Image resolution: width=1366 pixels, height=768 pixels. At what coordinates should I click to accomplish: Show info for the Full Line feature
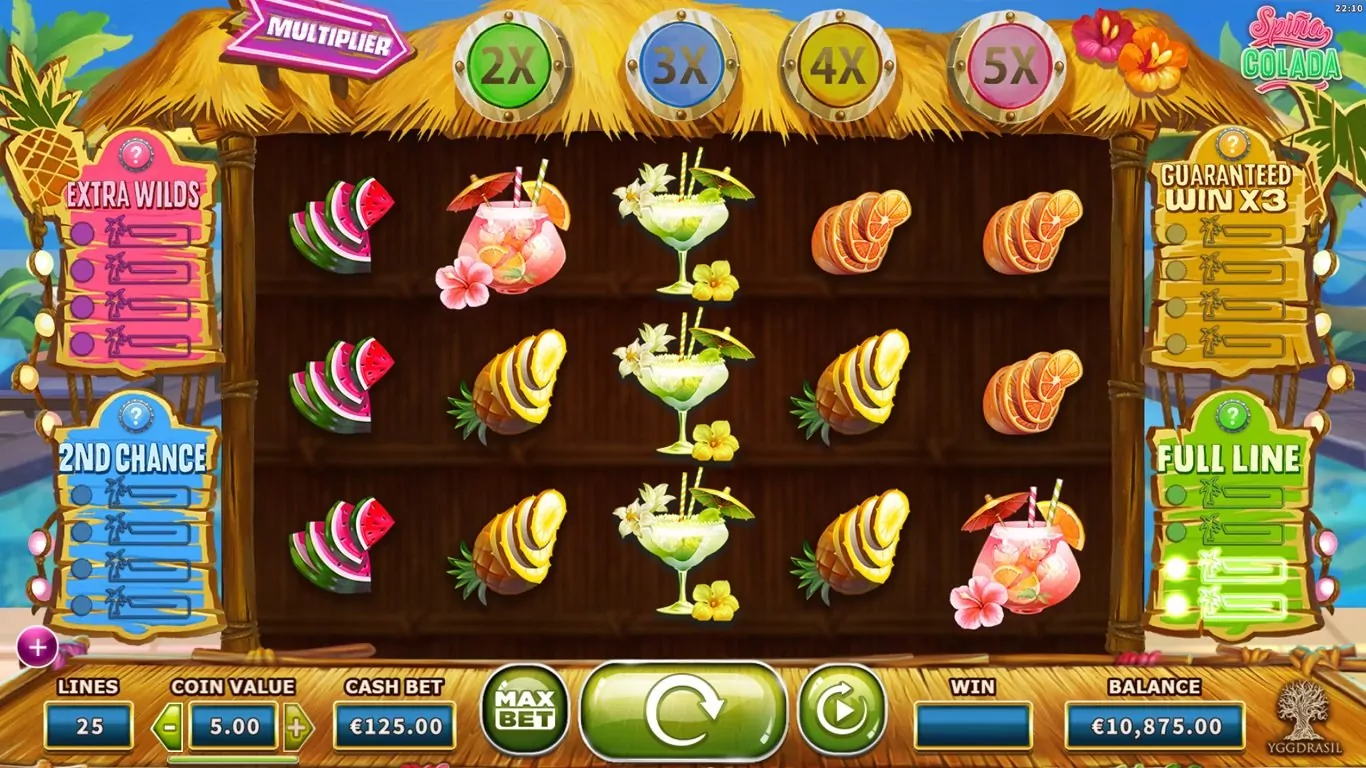click(1232, 415)
